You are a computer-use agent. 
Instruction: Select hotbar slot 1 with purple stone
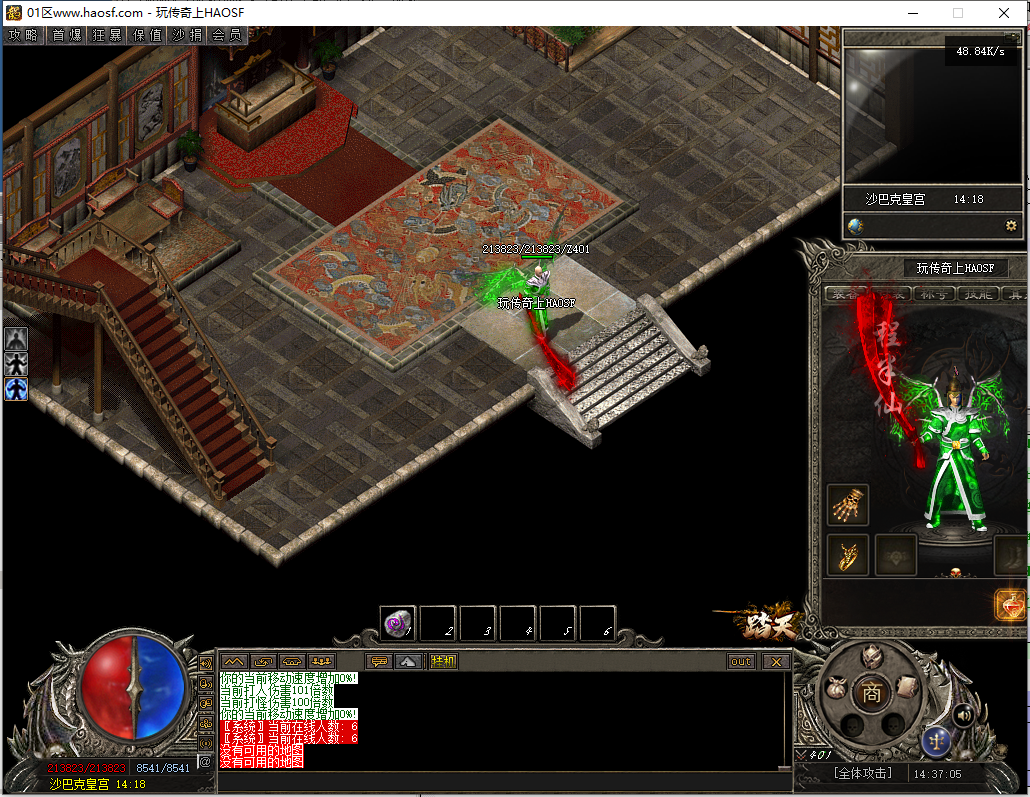tap(399, 624)
